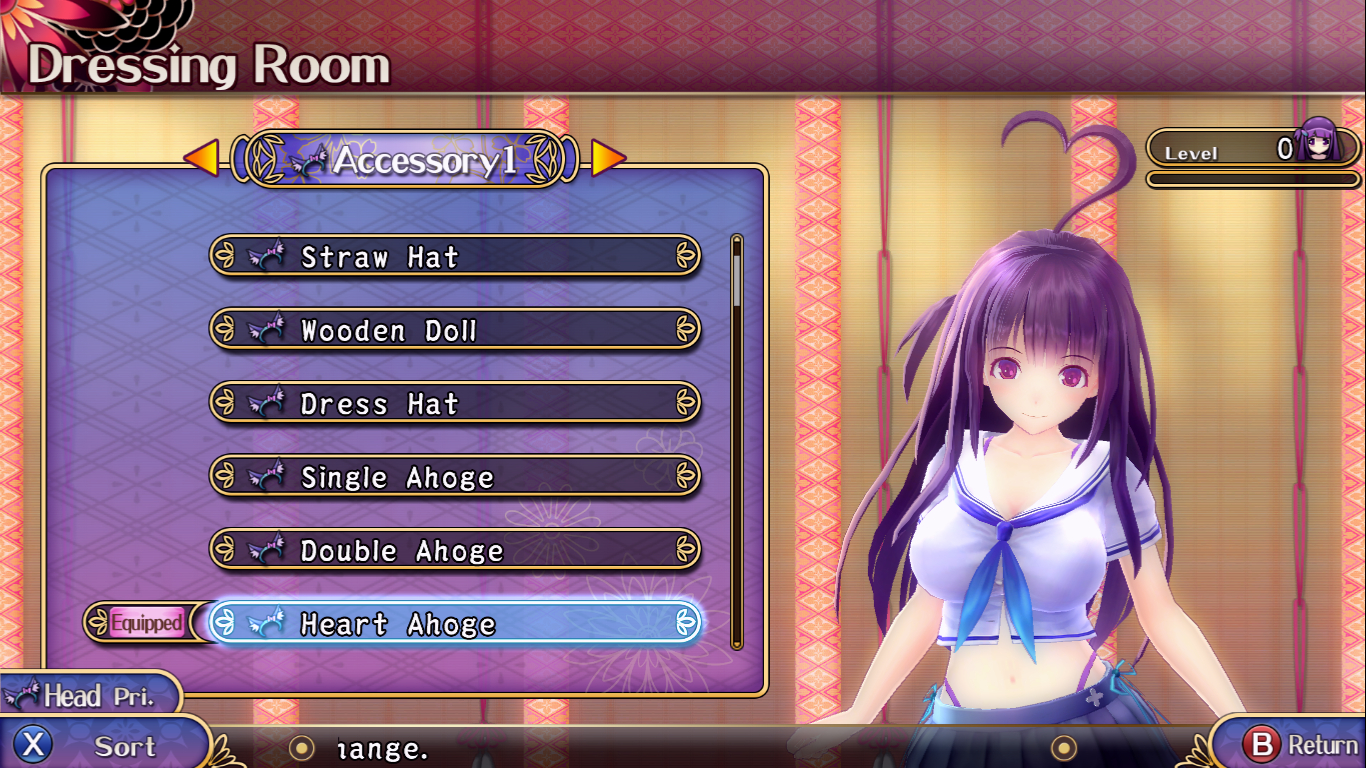
Task: Click the equipped Heart Ahoge entry
Action: (455, 624)
